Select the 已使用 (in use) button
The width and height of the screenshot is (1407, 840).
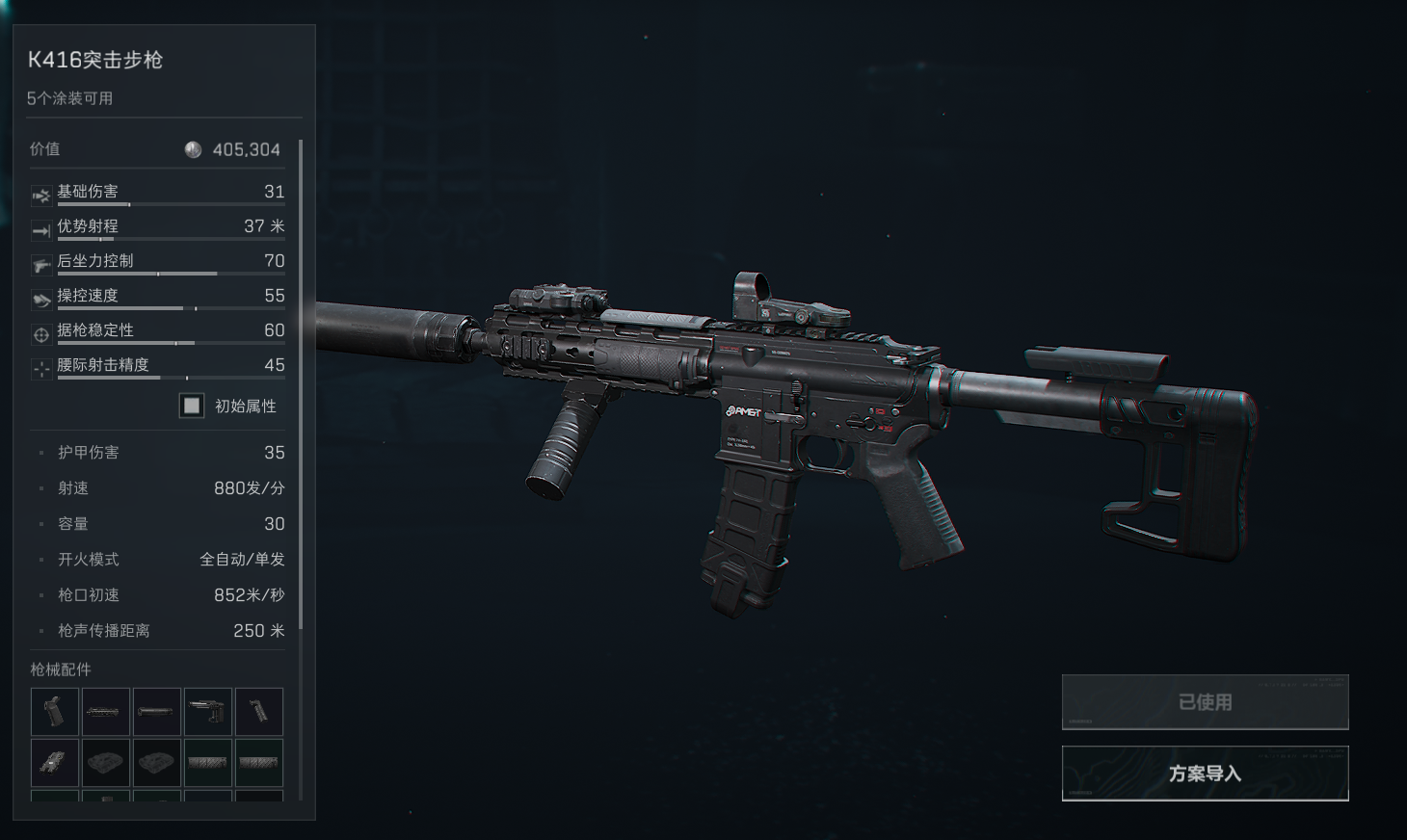tap(1205, 702)
